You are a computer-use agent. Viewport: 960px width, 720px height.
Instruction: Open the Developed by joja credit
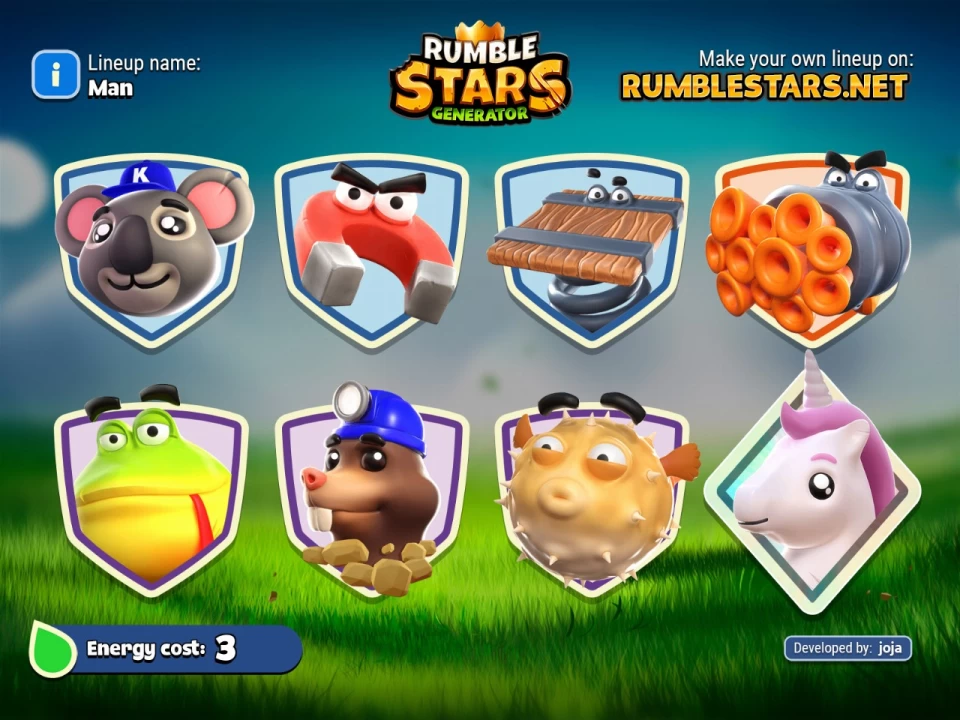[847, 648]
